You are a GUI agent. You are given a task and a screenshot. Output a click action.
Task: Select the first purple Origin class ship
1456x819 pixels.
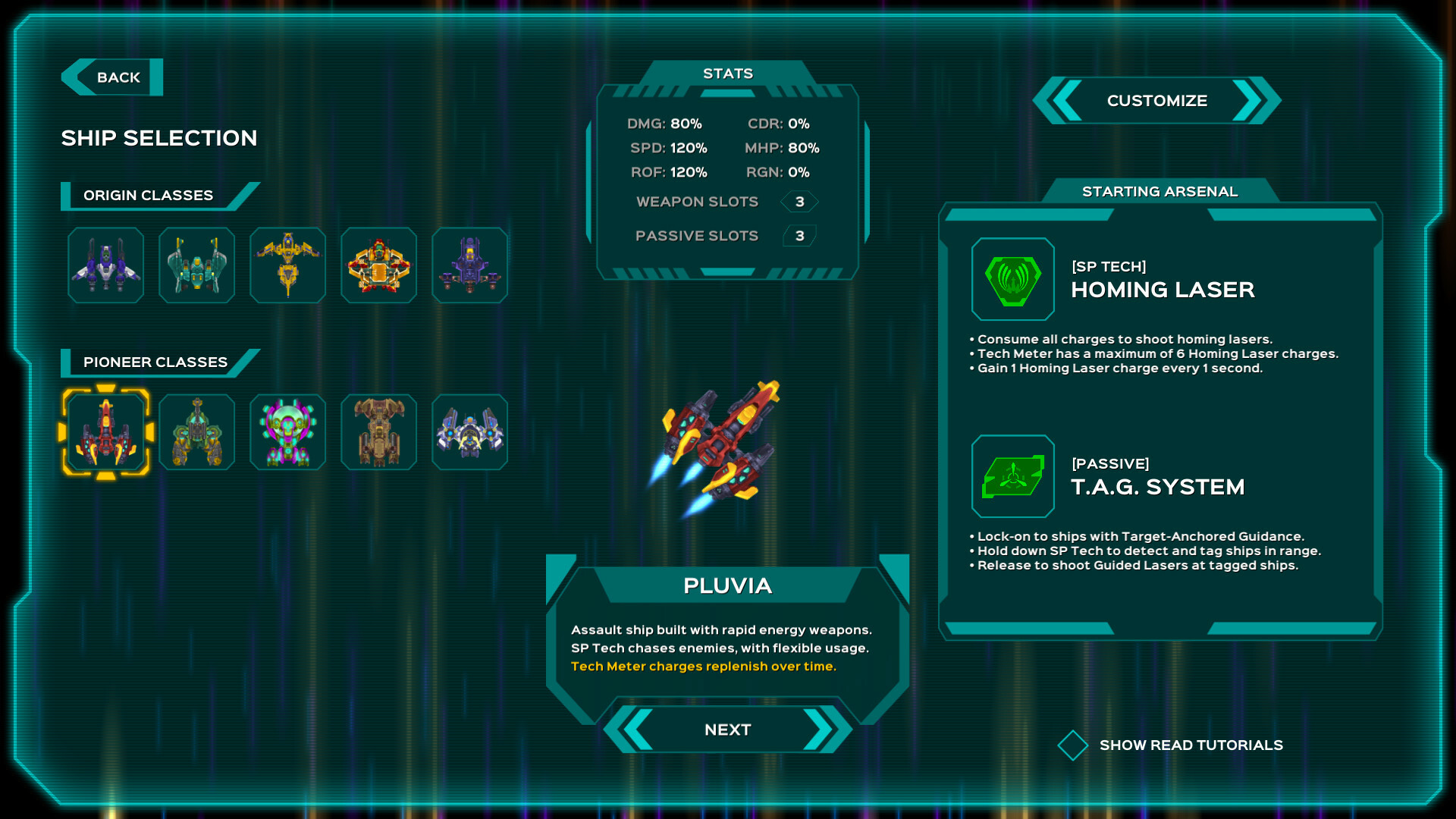[105, 265]
